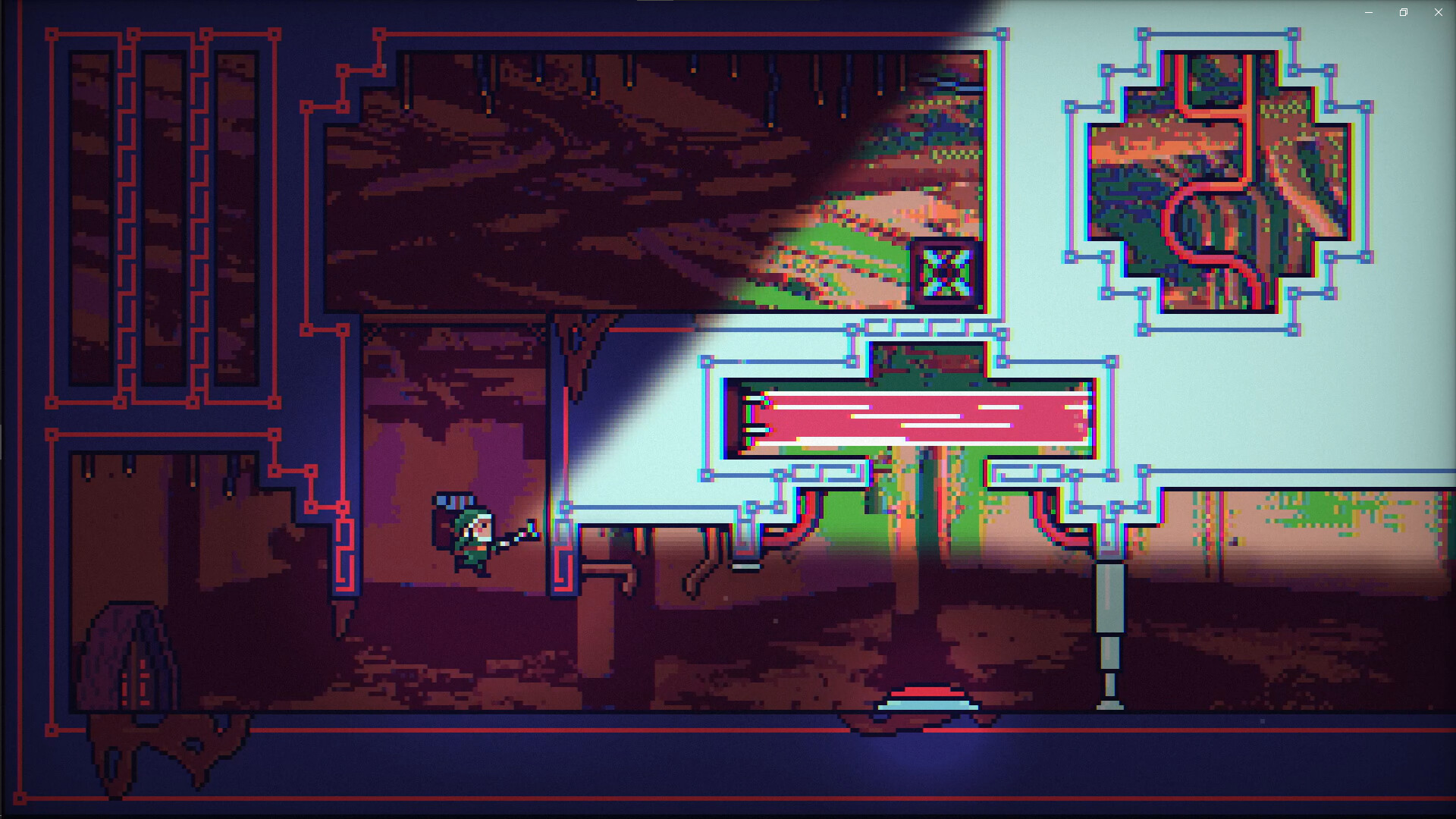
Task: Toggle the wire node beside the cross panel
Action: [1071, 108]
